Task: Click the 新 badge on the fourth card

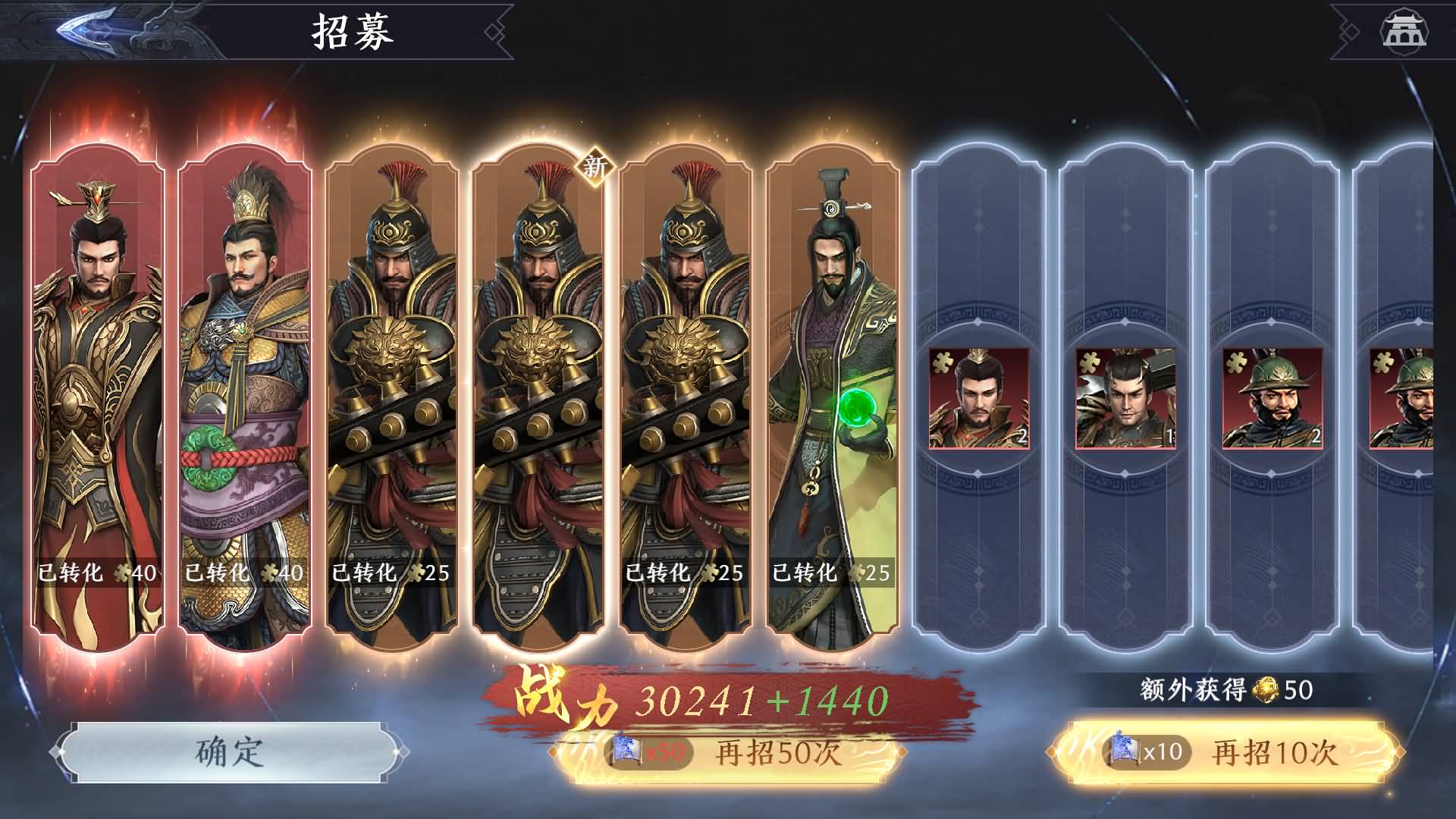Action: point(596,168)
